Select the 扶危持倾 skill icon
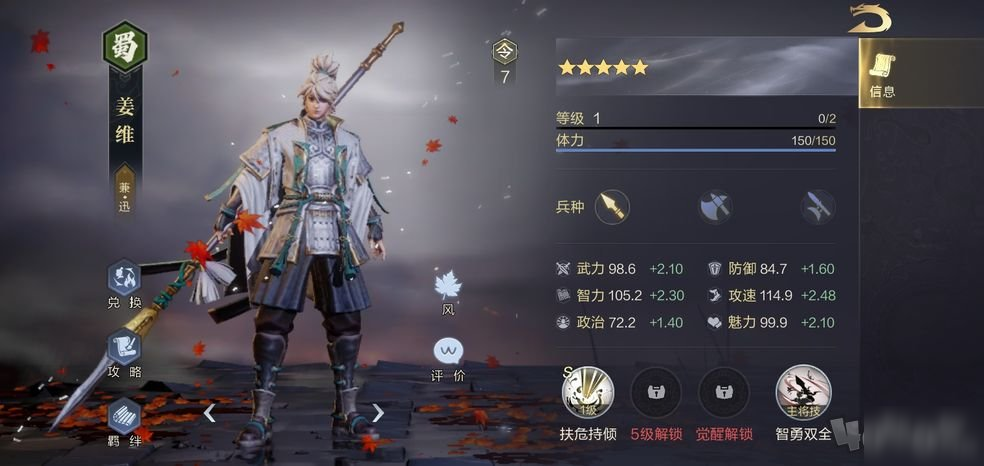Viewport: 984px width, 466px height. (x=587, y=392)
